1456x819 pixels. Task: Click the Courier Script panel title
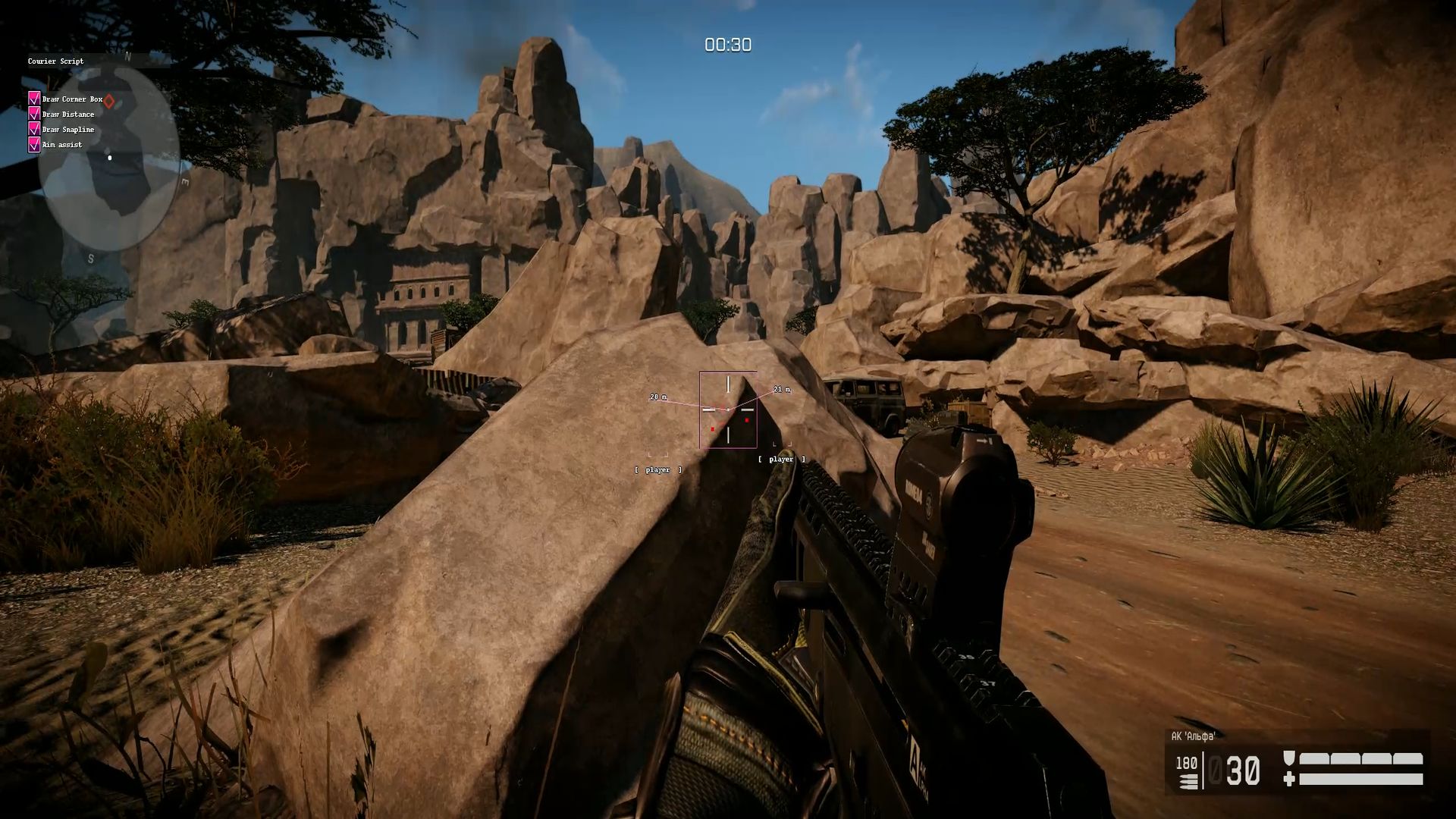(56, 61)
